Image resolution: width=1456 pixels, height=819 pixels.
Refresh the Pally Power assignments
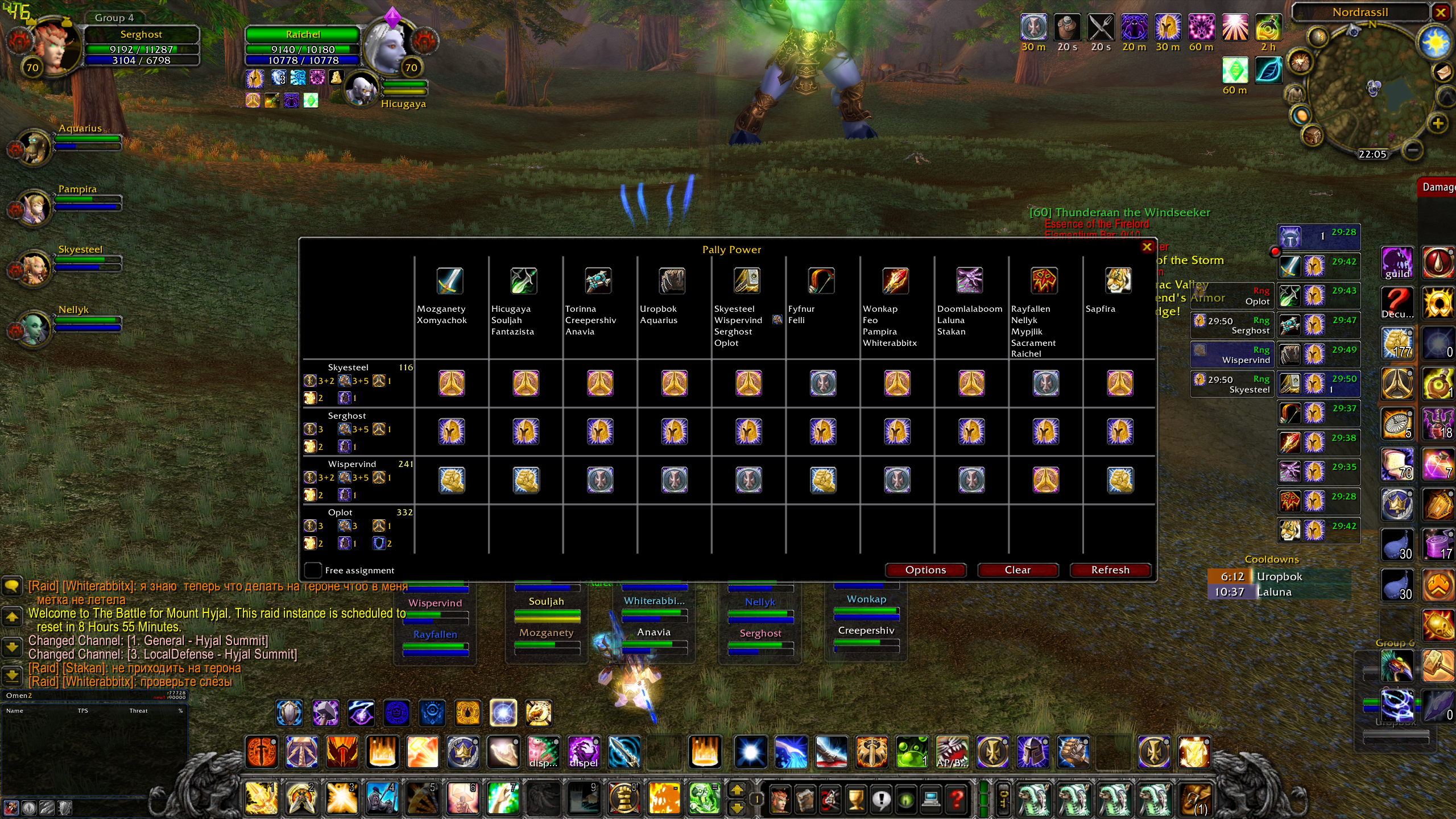pos(1110,570)
